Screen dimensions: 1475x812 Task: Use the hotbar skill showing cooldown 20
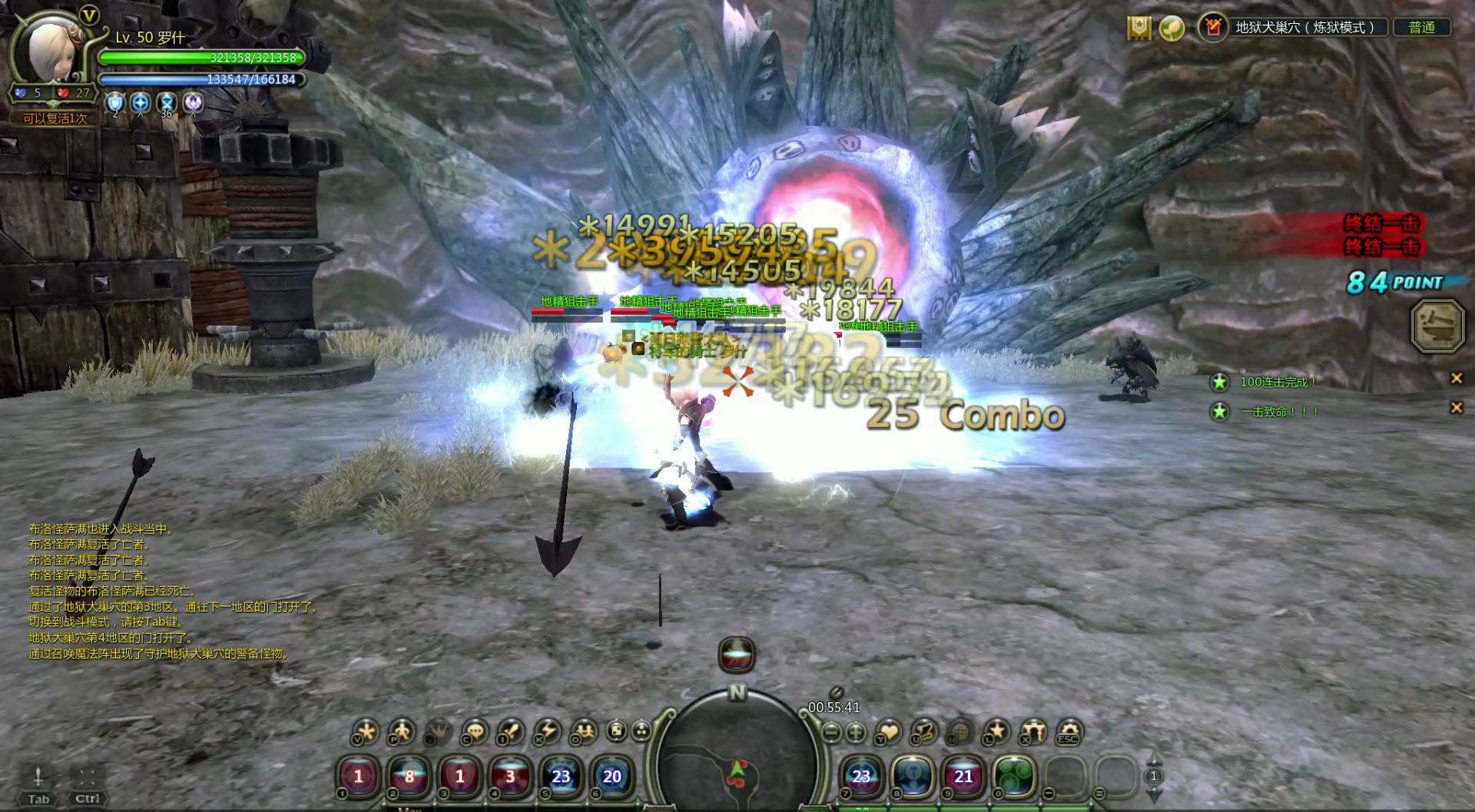(x=612, y=777)
